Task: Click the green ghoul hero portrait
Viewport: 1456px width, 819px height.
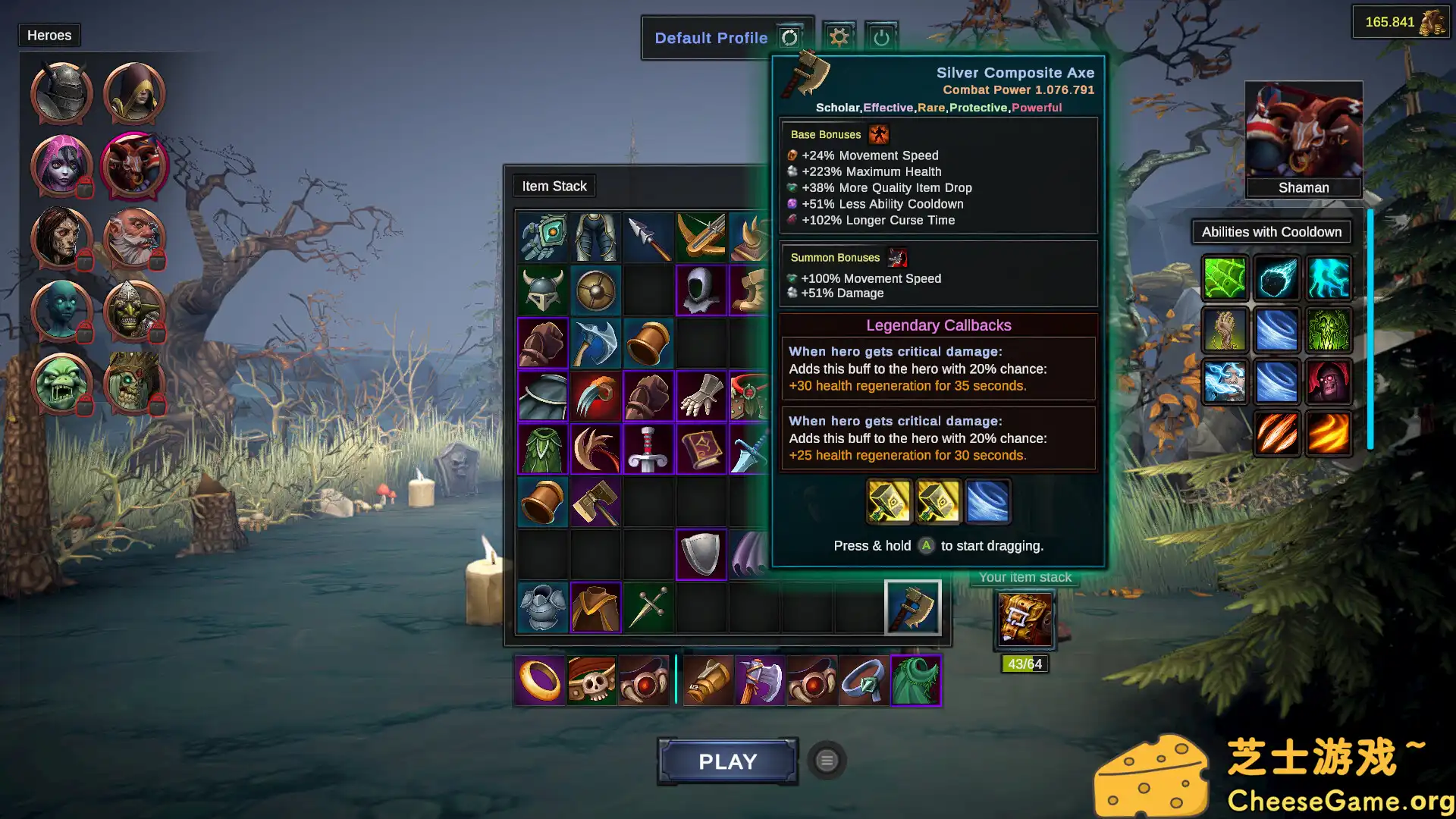Action: 61,384
